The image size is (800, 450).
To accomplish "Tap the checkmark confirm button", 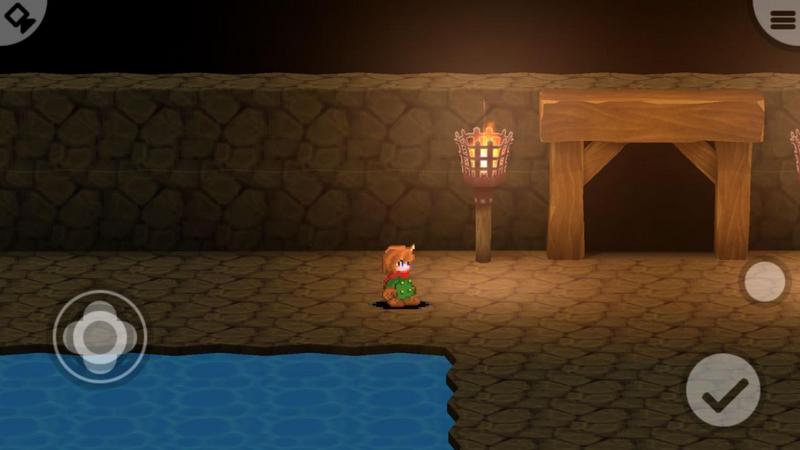I will 723,391.
